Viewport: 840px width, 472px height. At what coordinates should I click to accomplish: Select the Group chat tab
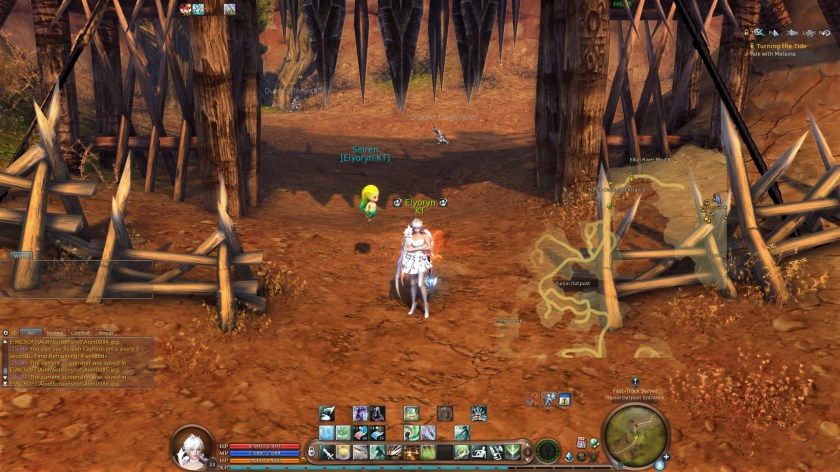click(x=105, y=332)
